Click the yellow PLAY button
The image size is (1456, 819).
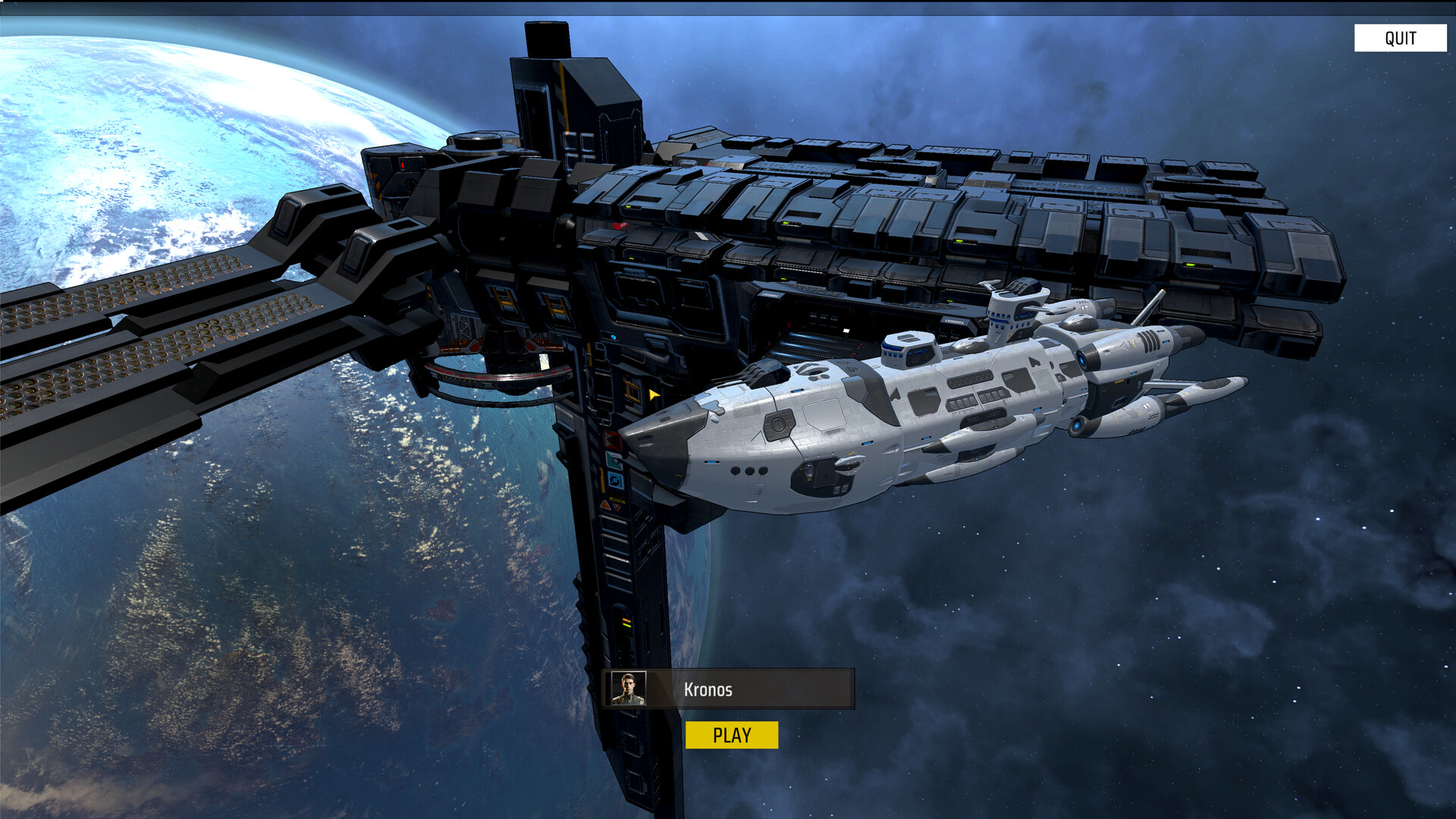pyautogui.click(x=731, y=735)
